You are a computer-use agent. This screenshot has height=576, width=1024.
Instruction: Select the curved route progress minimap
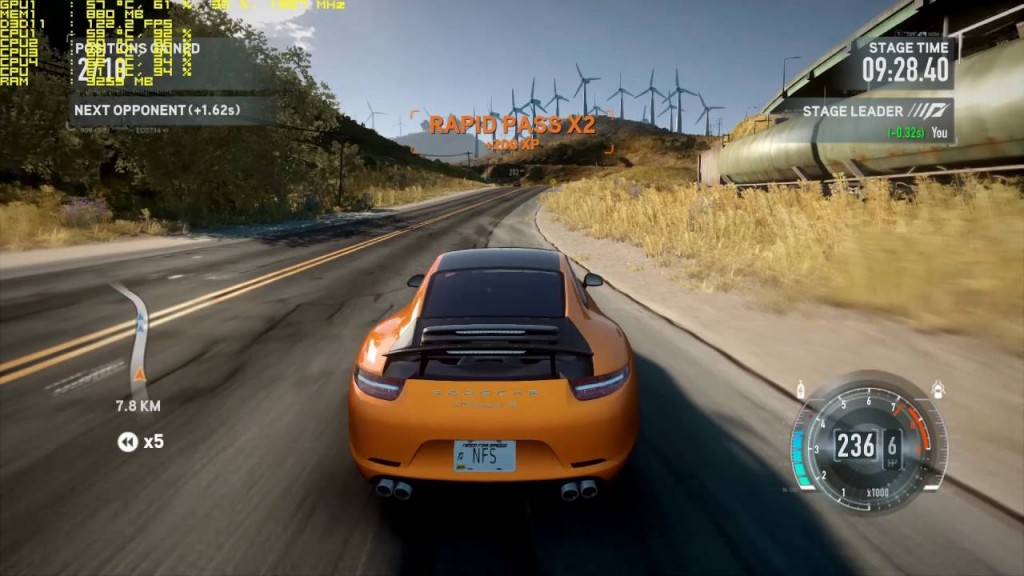click(x=134, y=337)
